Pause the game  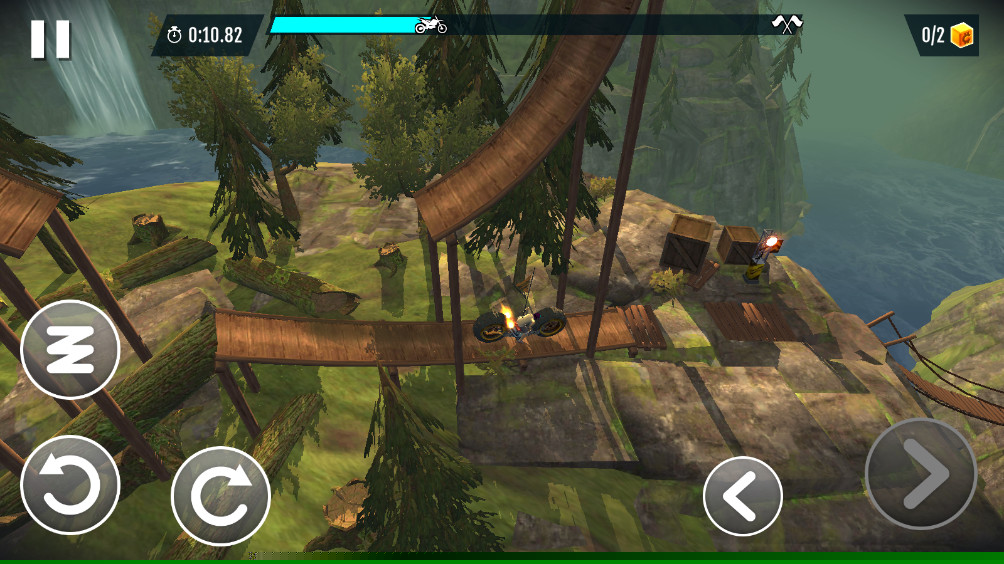coord(50,39)
